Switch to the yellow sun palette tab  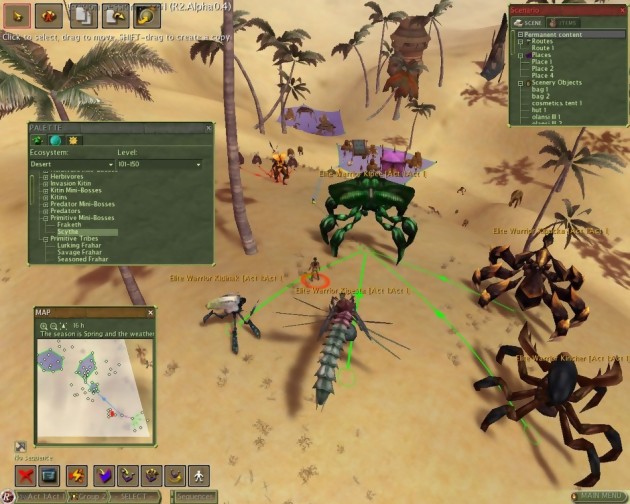point(73,141)
